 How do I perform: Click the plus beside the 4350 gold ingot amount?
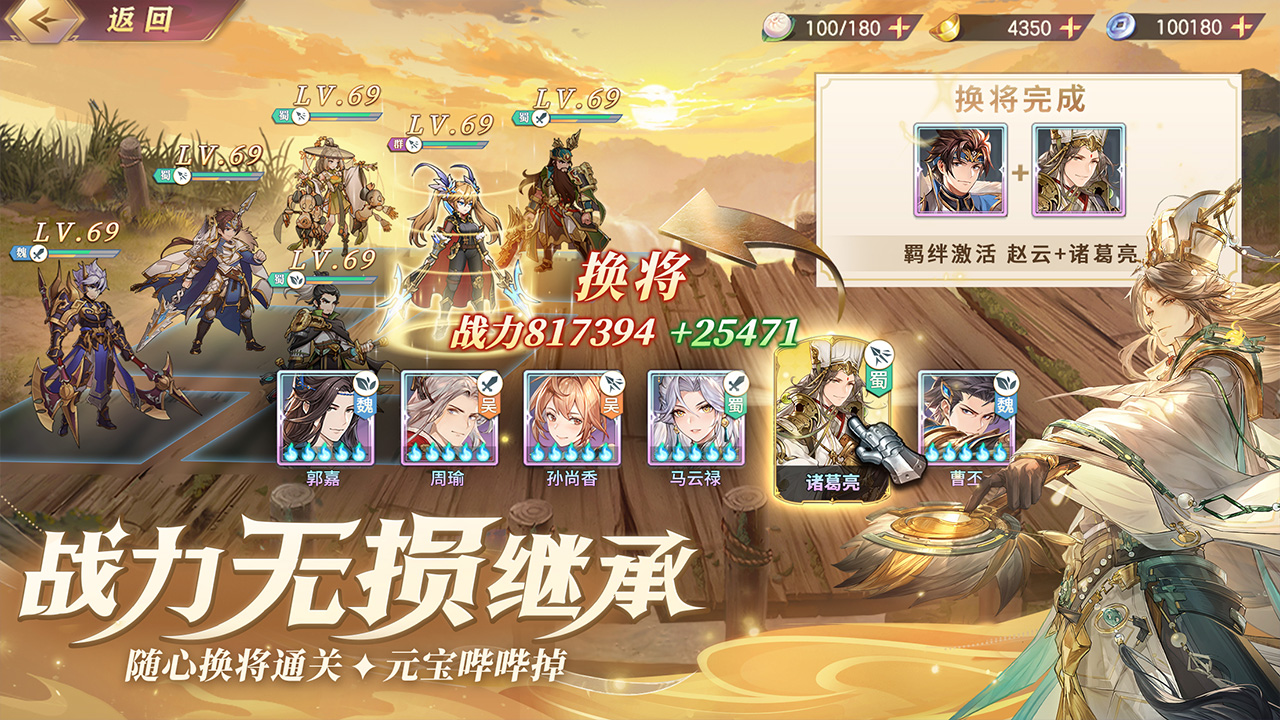(1069, 27)
